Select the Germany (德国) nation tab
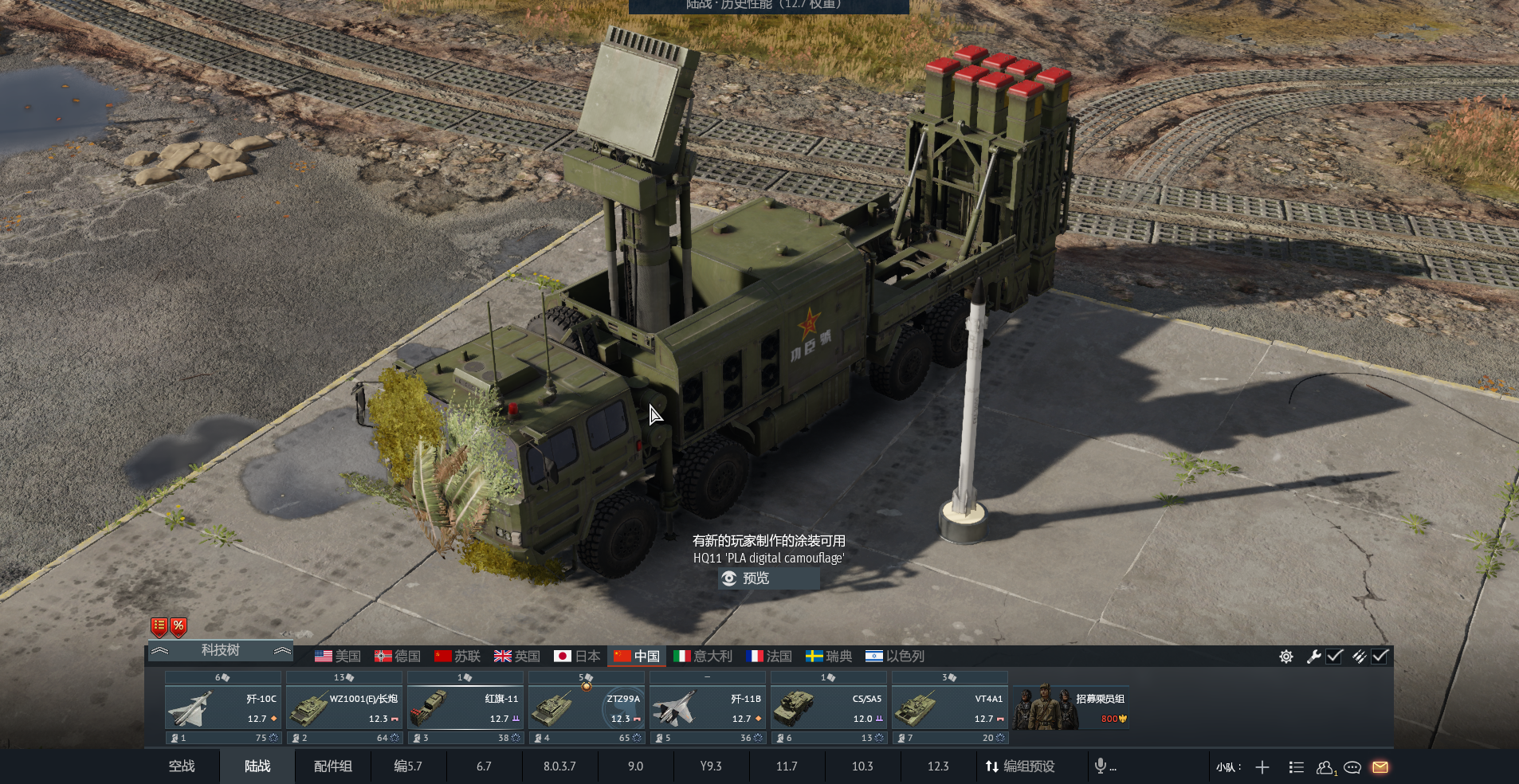 point(398,657)
